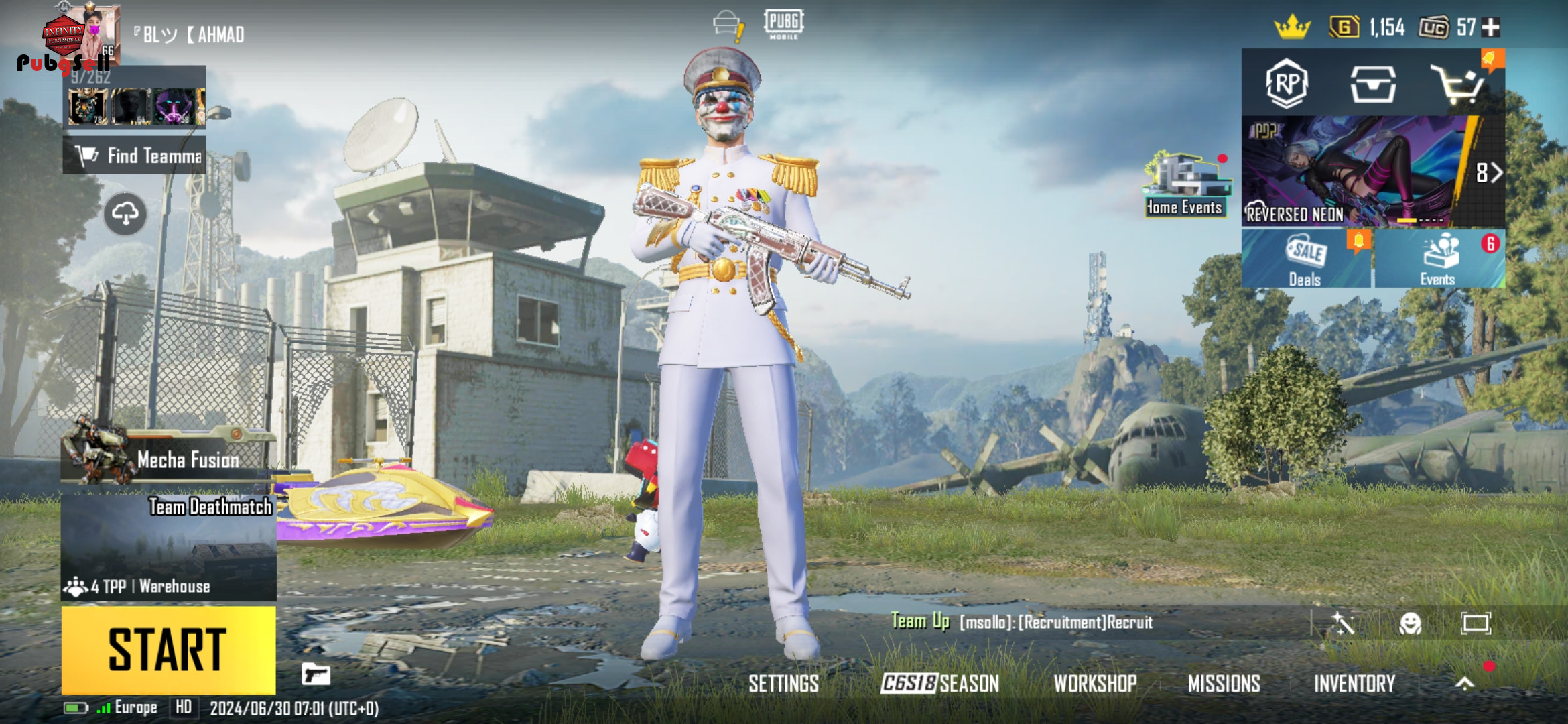Open the Events panel
This screenshot has height=724, width=1568.
pos(1438,259)
